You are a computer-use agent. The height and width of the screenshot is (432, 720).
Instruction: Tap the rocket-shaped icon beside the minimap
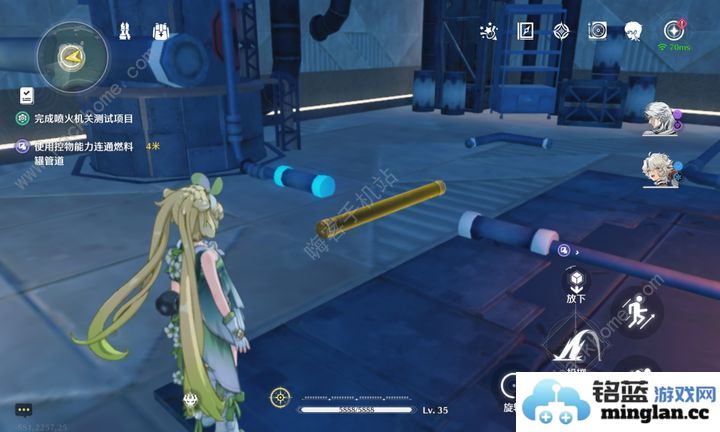tap(125, 31)
